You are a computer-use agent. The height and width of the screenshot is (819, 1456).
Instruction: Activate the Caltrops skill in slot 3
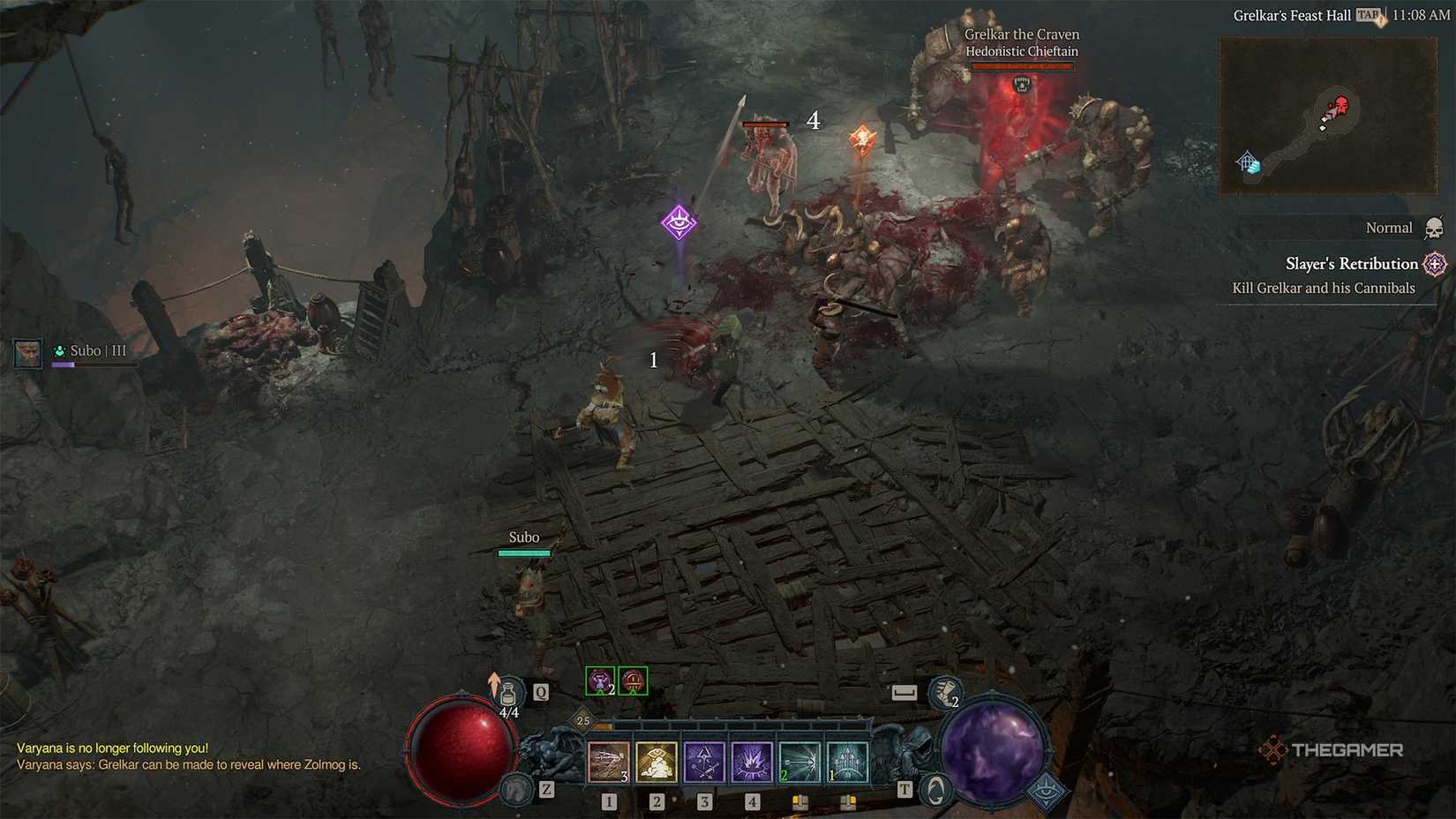point(704,762)
